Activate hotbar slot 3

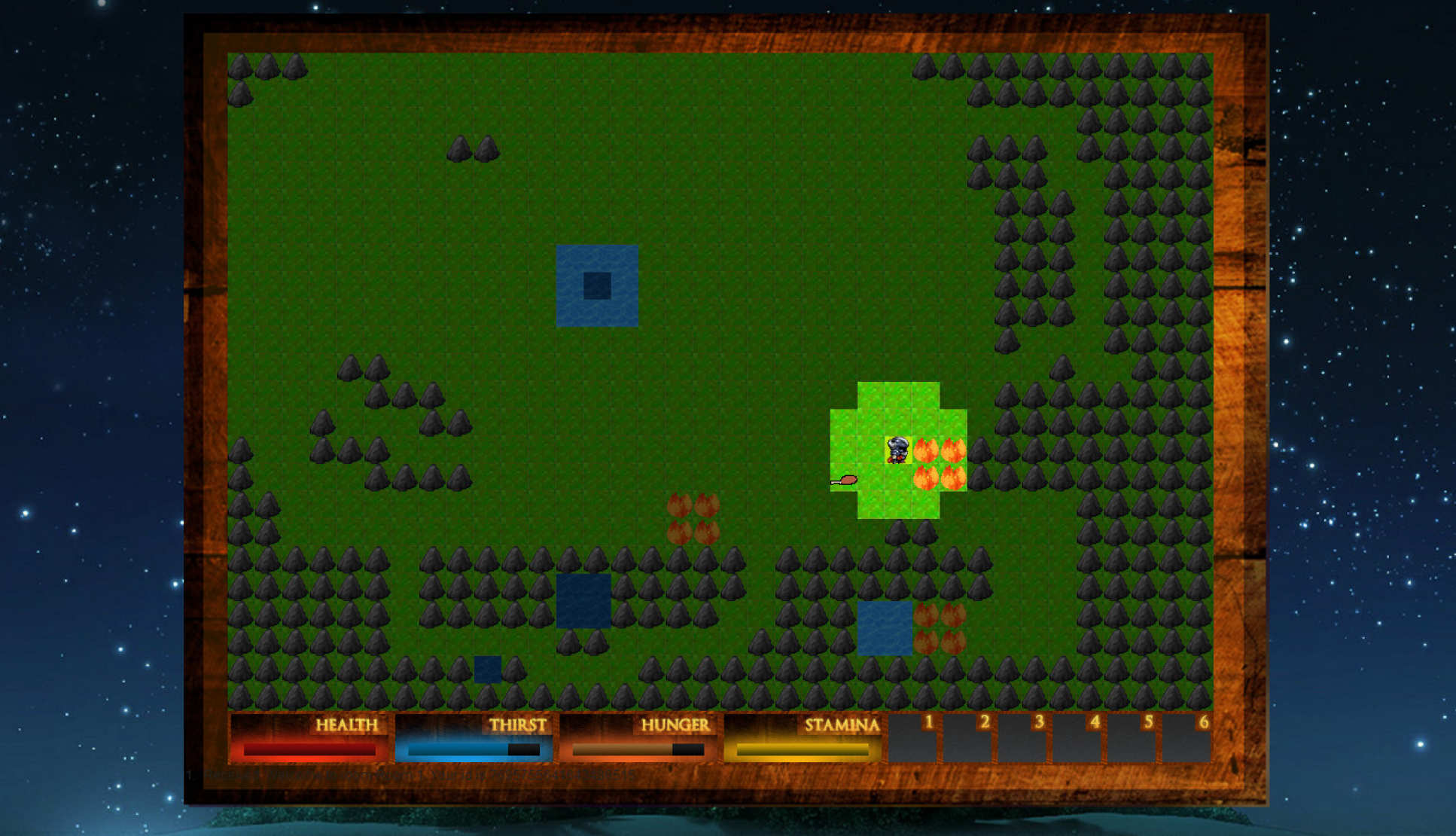[1022, 738]
